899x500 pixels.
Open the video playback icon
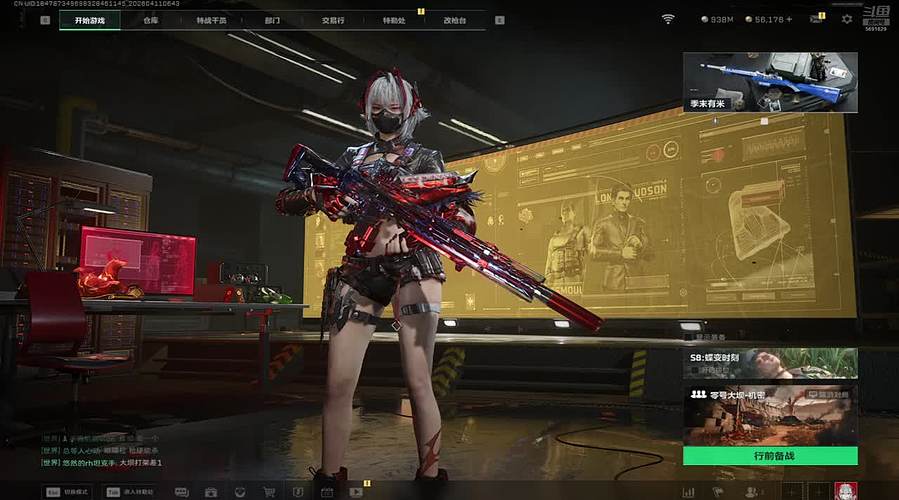pyautogui.click(x=356, y=492)
